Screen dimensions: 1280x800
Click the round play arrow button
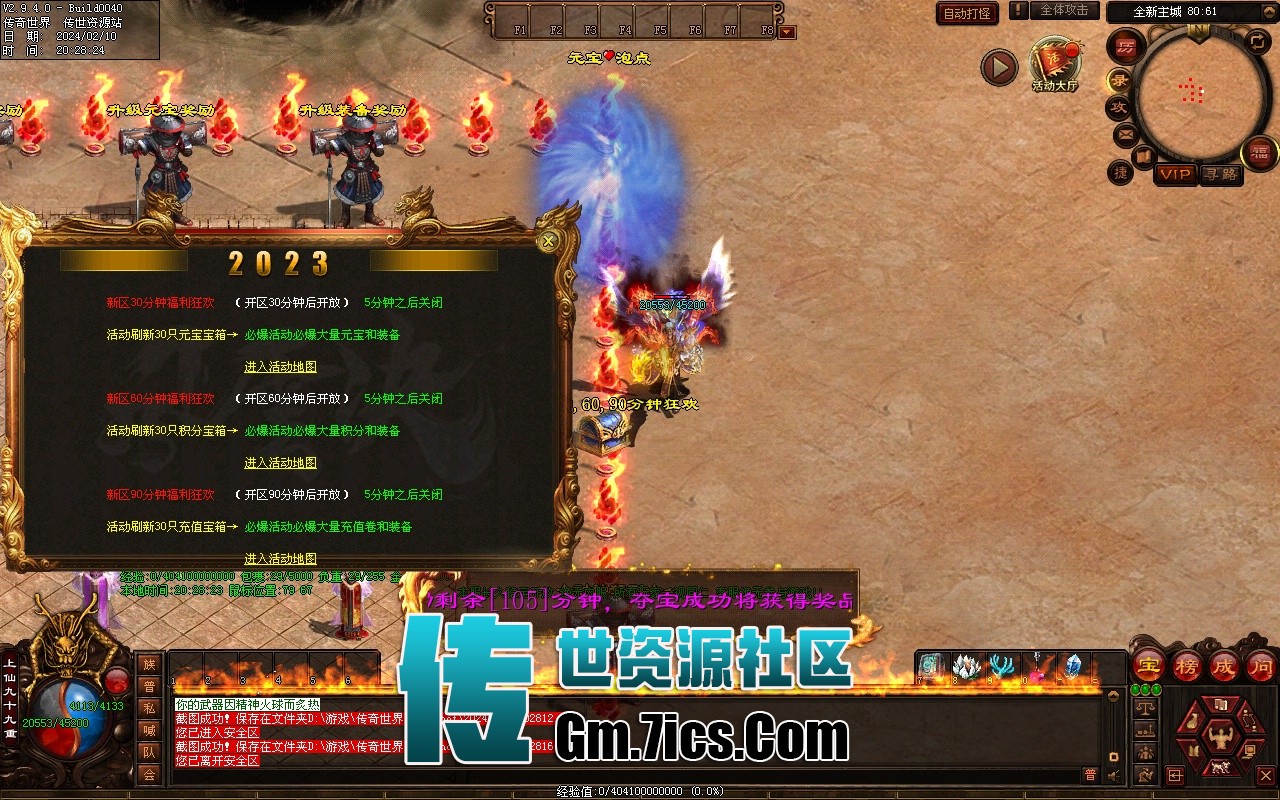(x=998, y=68)
